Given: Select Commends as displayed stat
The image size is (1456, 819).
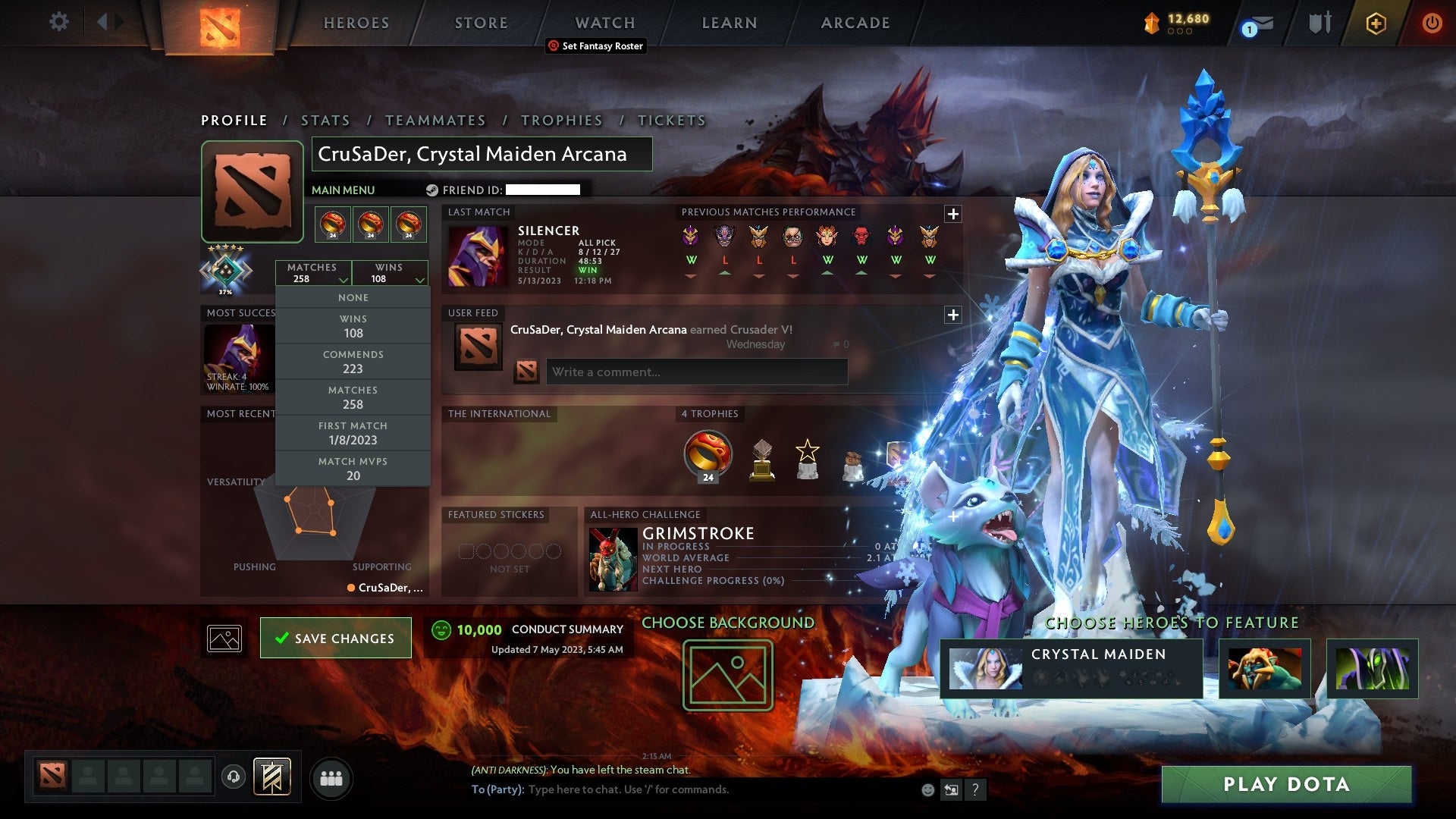Looking at the screenshot, I should pyautogui.click(x=353, y=362).
